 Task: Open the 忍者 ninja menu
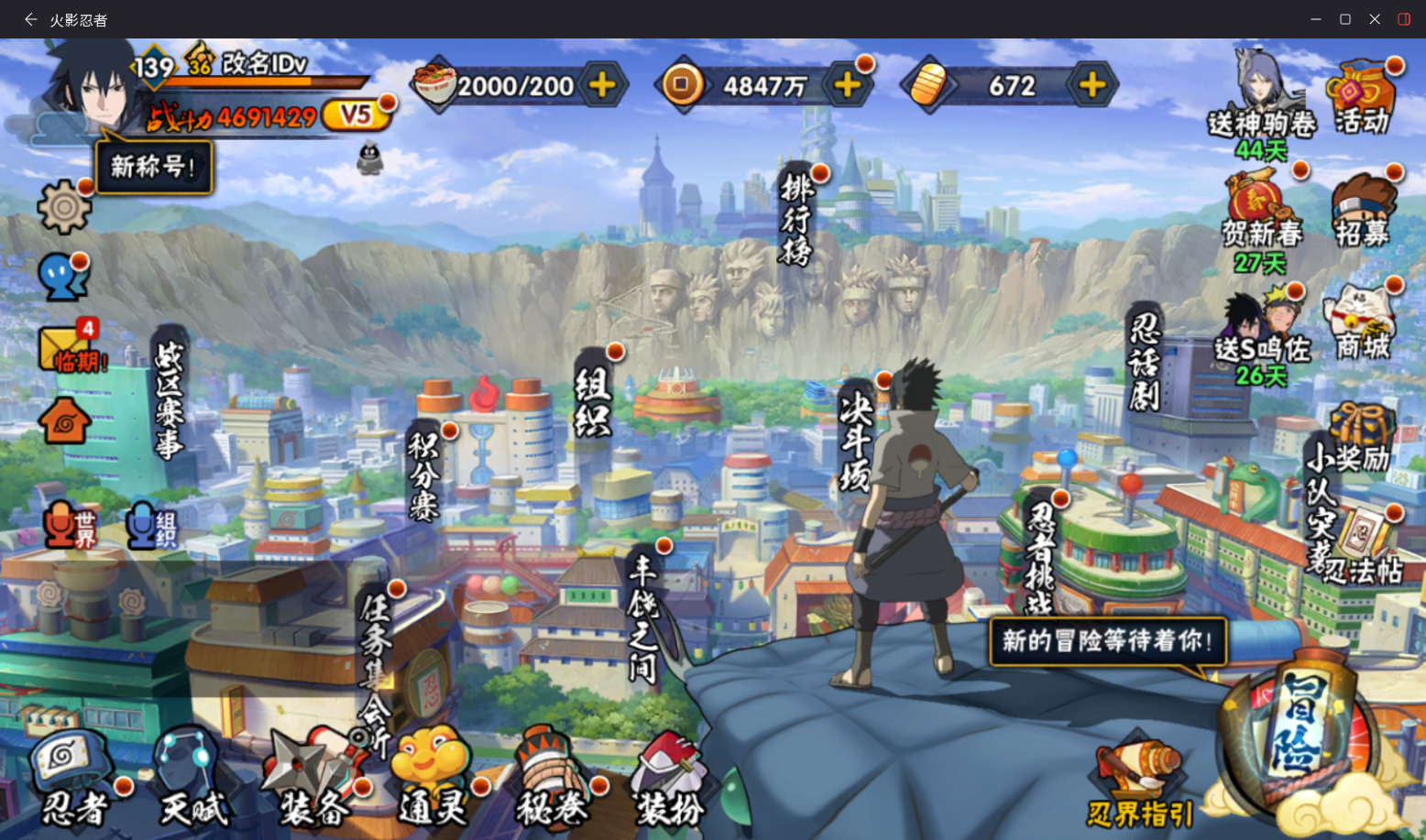point(73,779)
